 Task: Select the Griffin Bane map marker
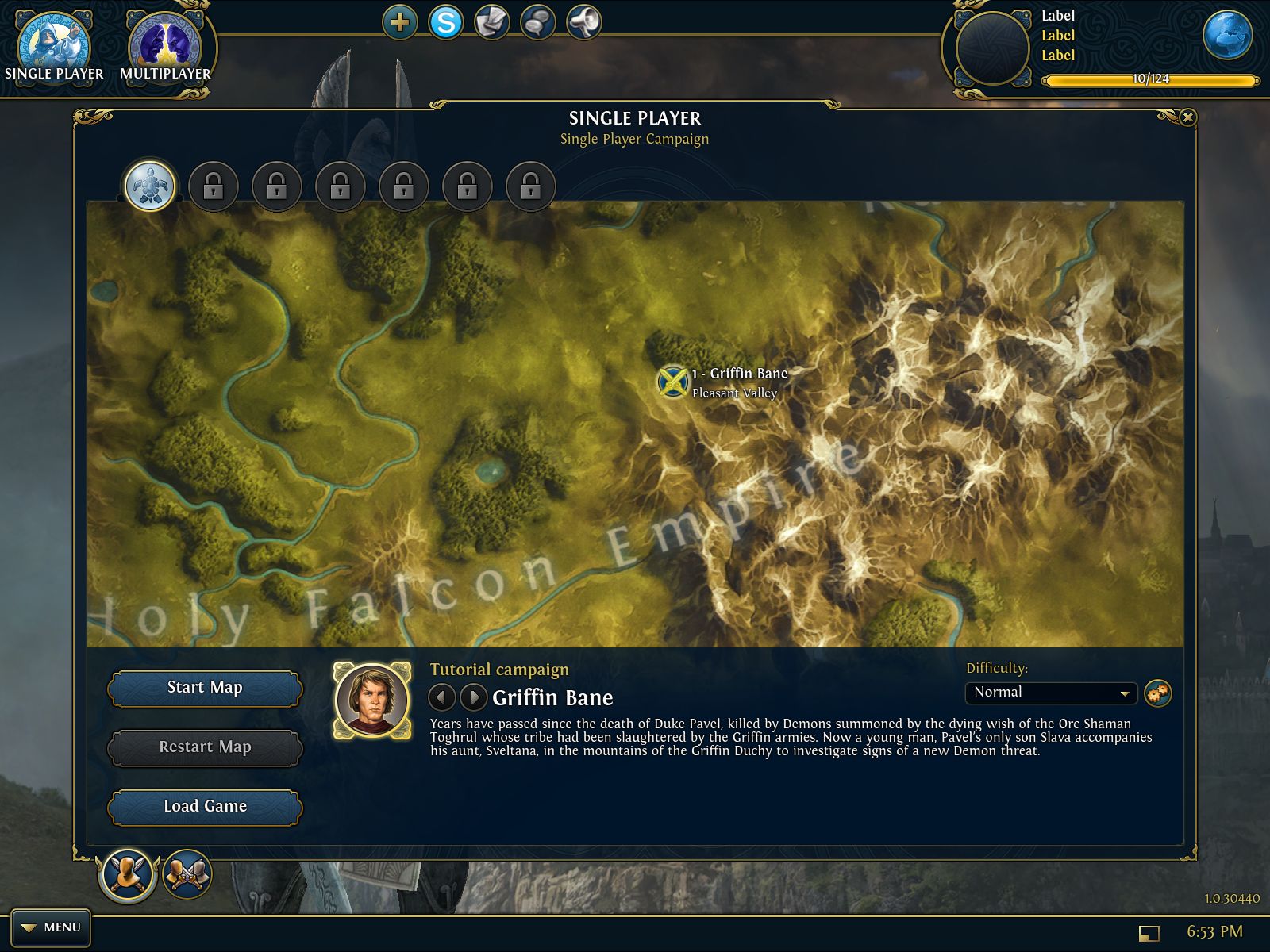672,382
